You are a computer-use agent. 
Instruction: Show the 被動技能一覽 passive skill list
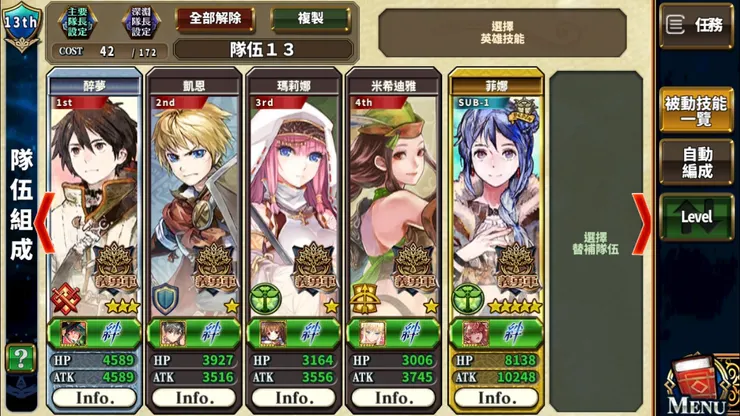696,110
